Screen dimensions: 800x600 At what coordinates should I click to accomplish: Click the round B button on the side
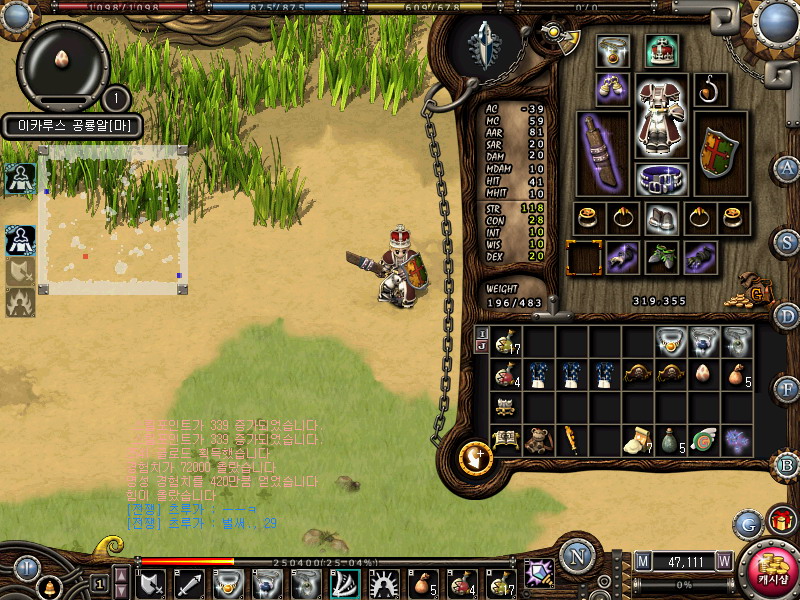[x=787, y=464]
